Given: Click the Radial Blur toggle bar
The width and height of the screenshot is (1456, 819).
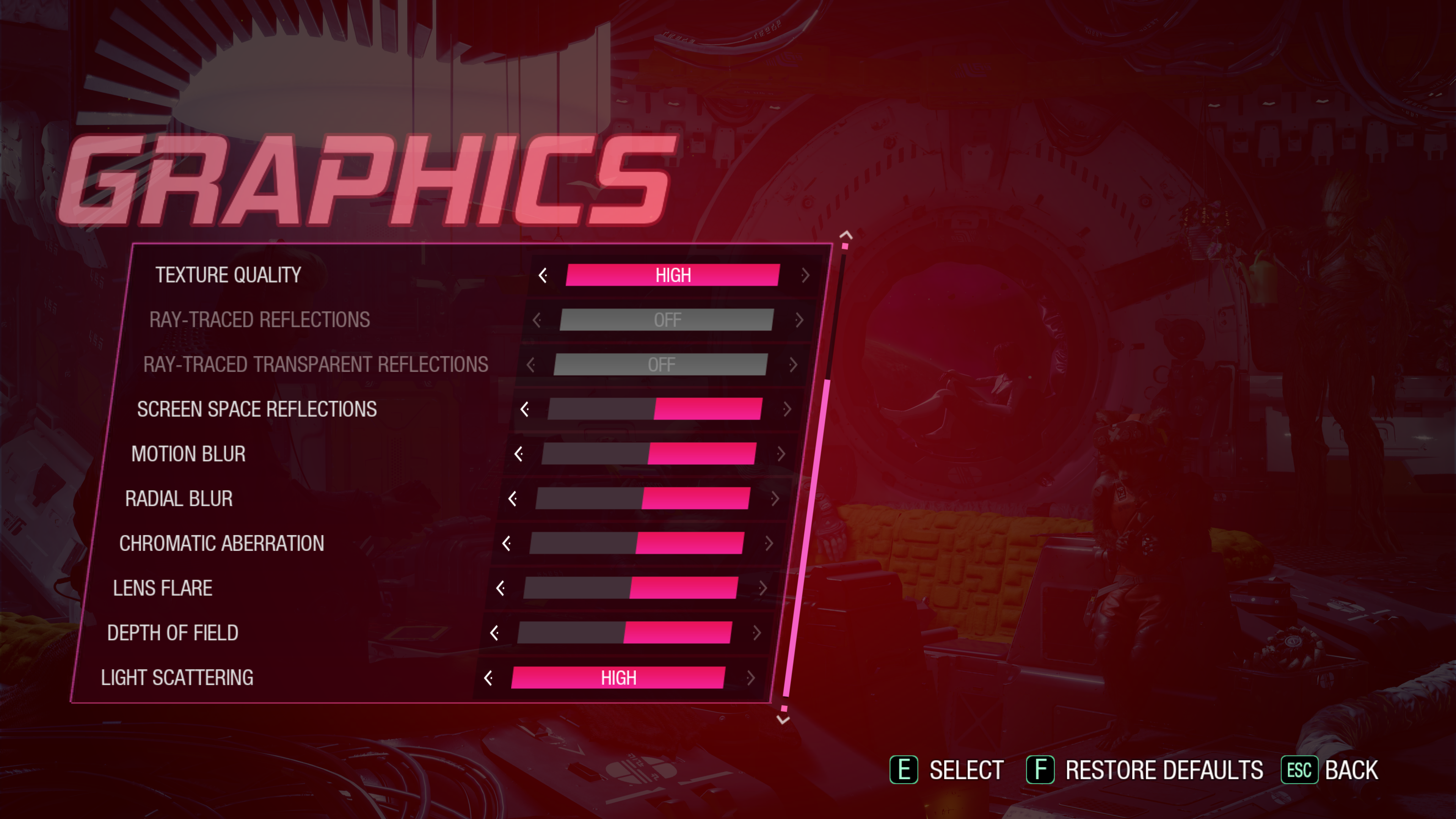Looking at the screenshot, I should [x=643, y=499].
